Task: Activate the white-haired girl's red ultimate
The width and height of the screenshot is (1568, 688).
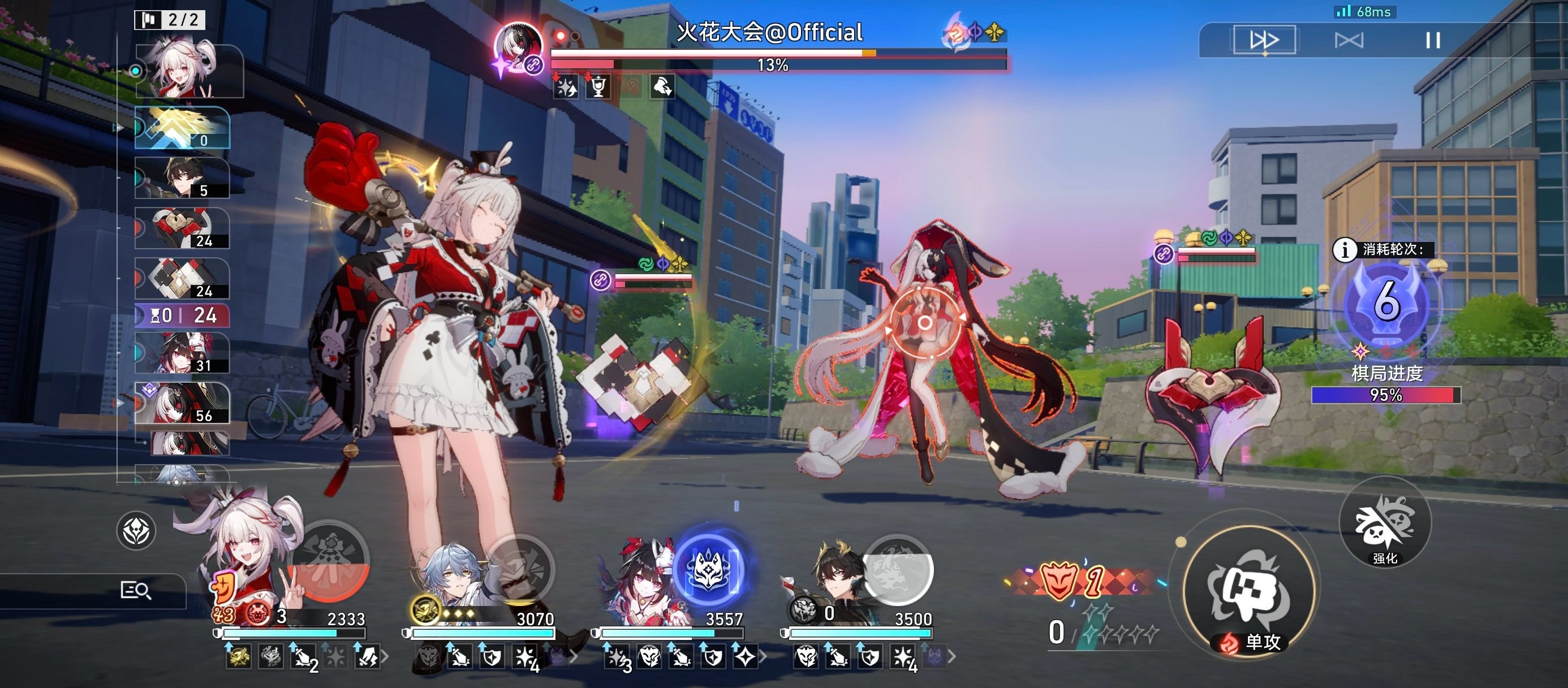Action: pyautogui.click(x=330, y=563)
